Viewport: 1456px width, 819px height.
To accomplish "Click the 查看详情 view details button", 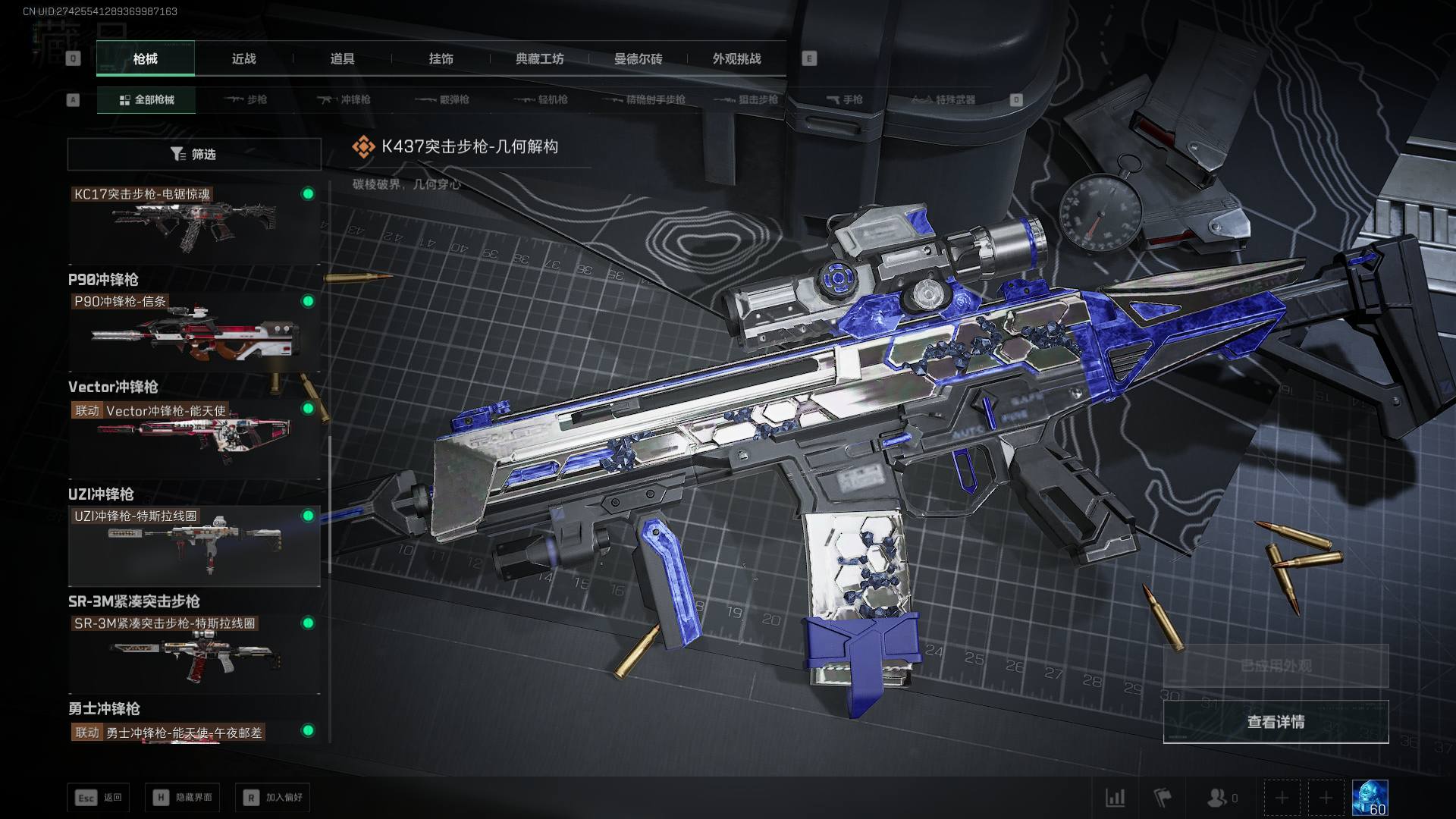I will coord(1276,722).
